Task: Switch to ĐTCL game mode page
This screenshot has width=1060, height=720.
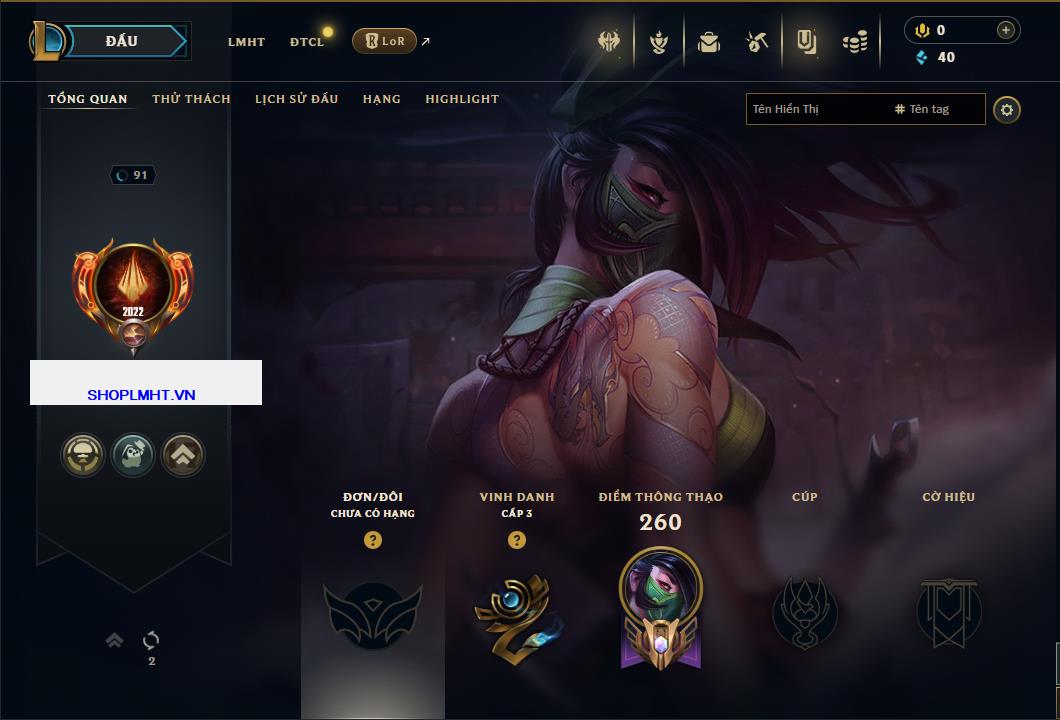Action: [307, 42]
